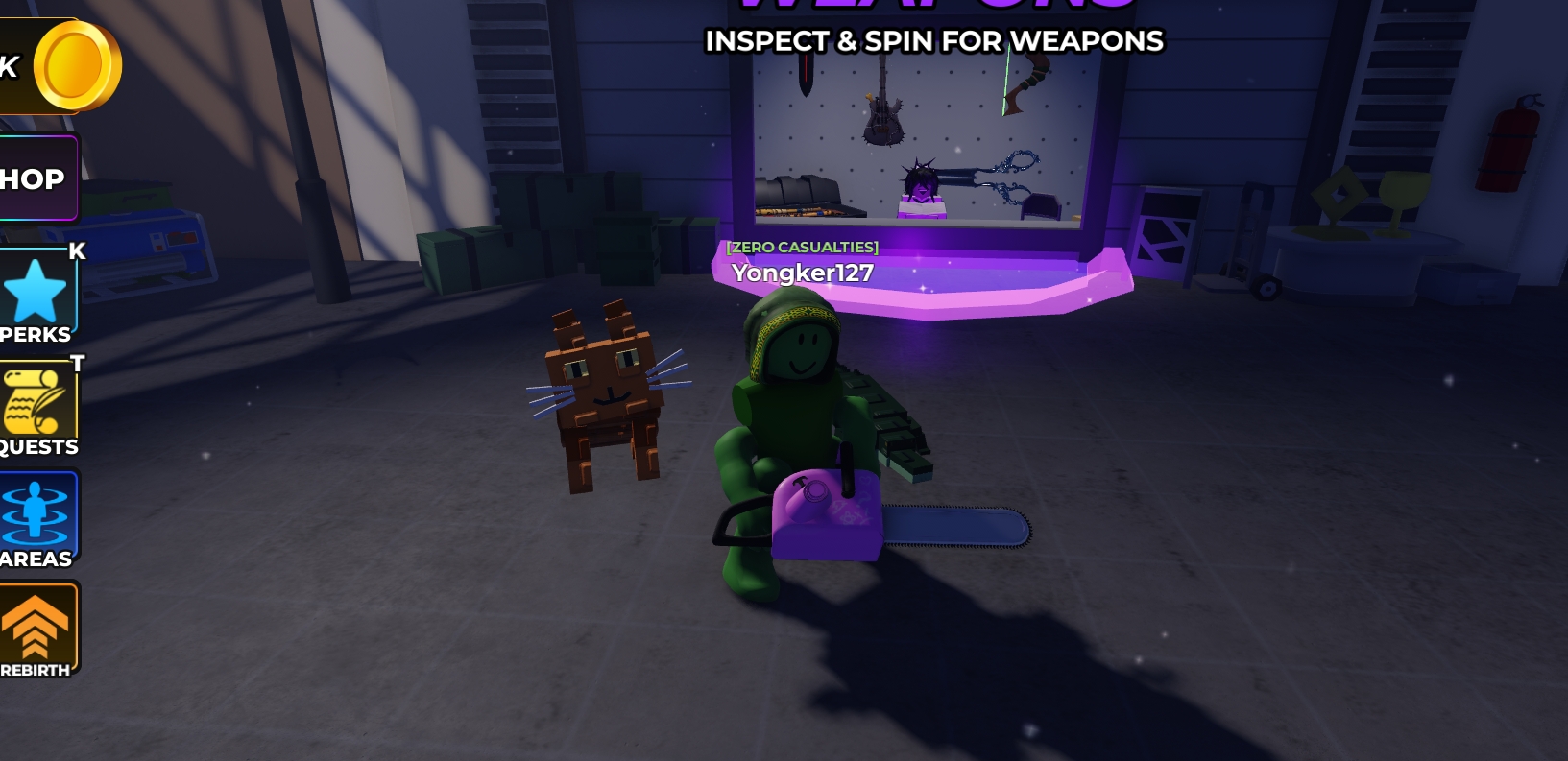Open the Rebirth menu
The width and height of the screenshot is (1568, 761).
[x=36, y=630]
